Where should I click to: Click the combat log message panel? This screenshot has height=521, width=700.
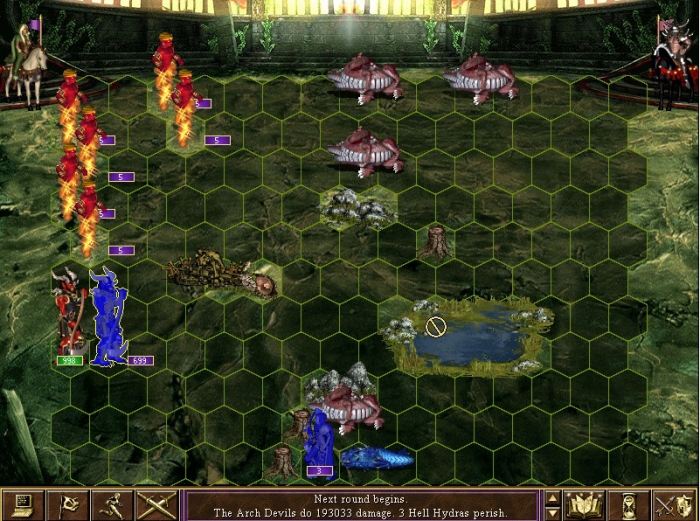point(360,505)
